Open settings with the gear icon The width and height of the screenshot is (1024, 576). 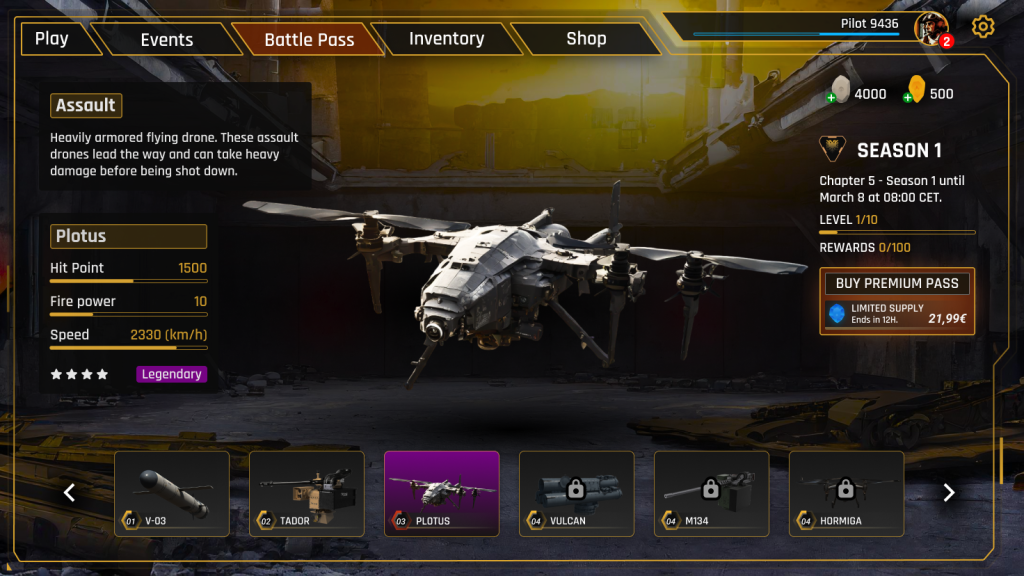[983, 27]
